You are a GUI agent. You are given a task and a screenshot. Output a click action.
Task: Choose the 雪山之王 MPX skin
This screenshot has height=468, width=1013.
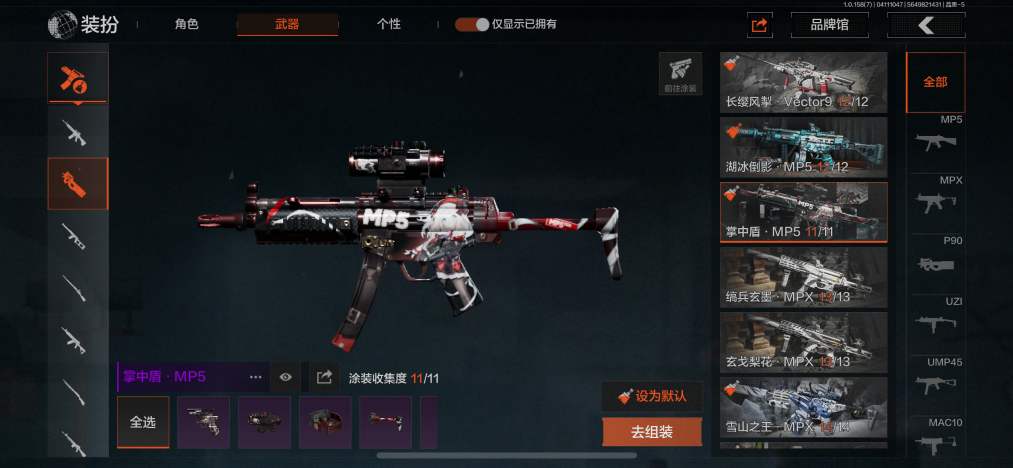tap(803, 407)
